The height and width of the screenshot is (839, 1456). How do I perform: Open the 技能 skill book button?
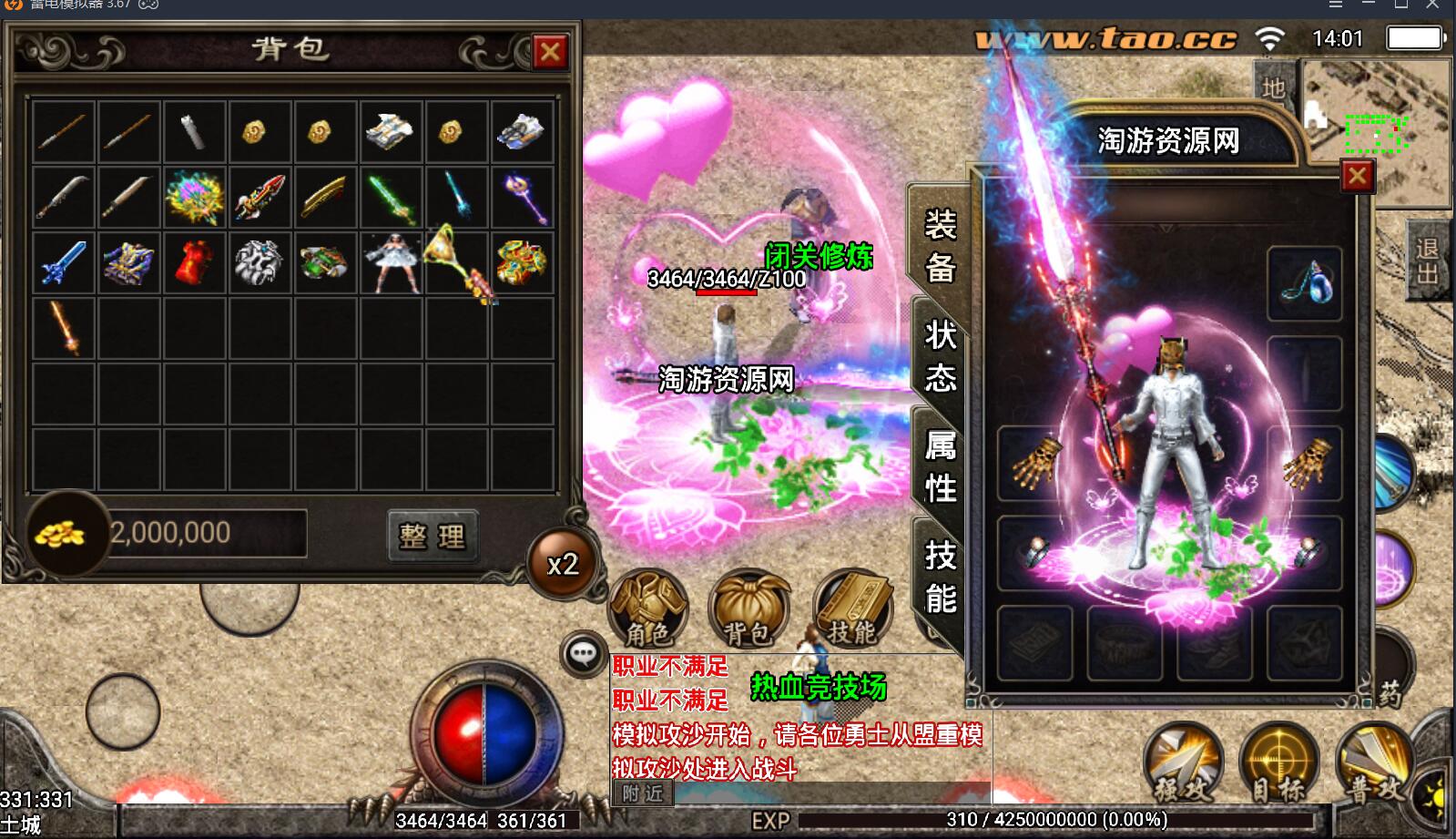[851, 607]
